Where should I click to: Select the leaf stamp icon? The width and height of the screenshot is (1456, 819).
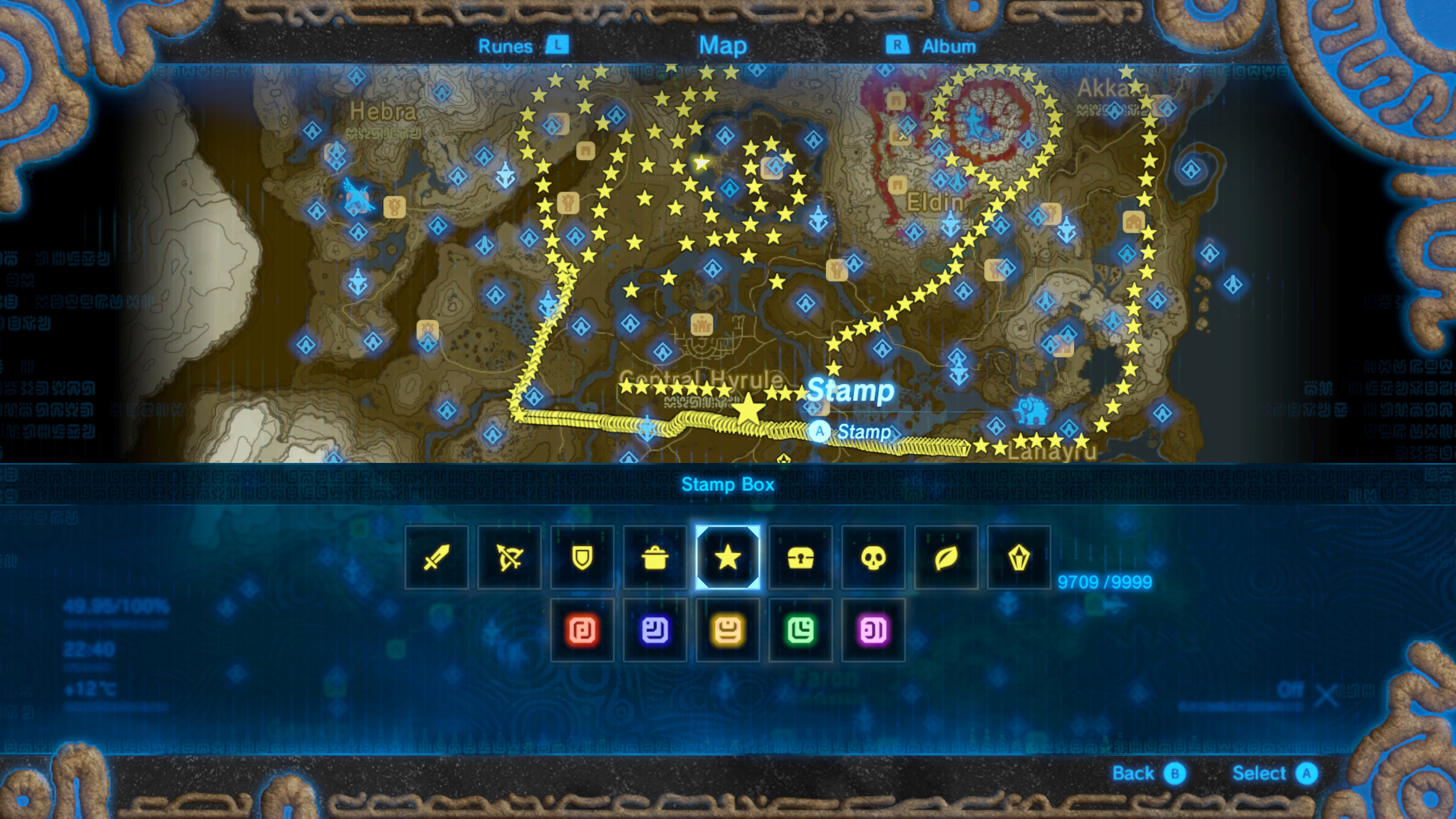(946, 557)
